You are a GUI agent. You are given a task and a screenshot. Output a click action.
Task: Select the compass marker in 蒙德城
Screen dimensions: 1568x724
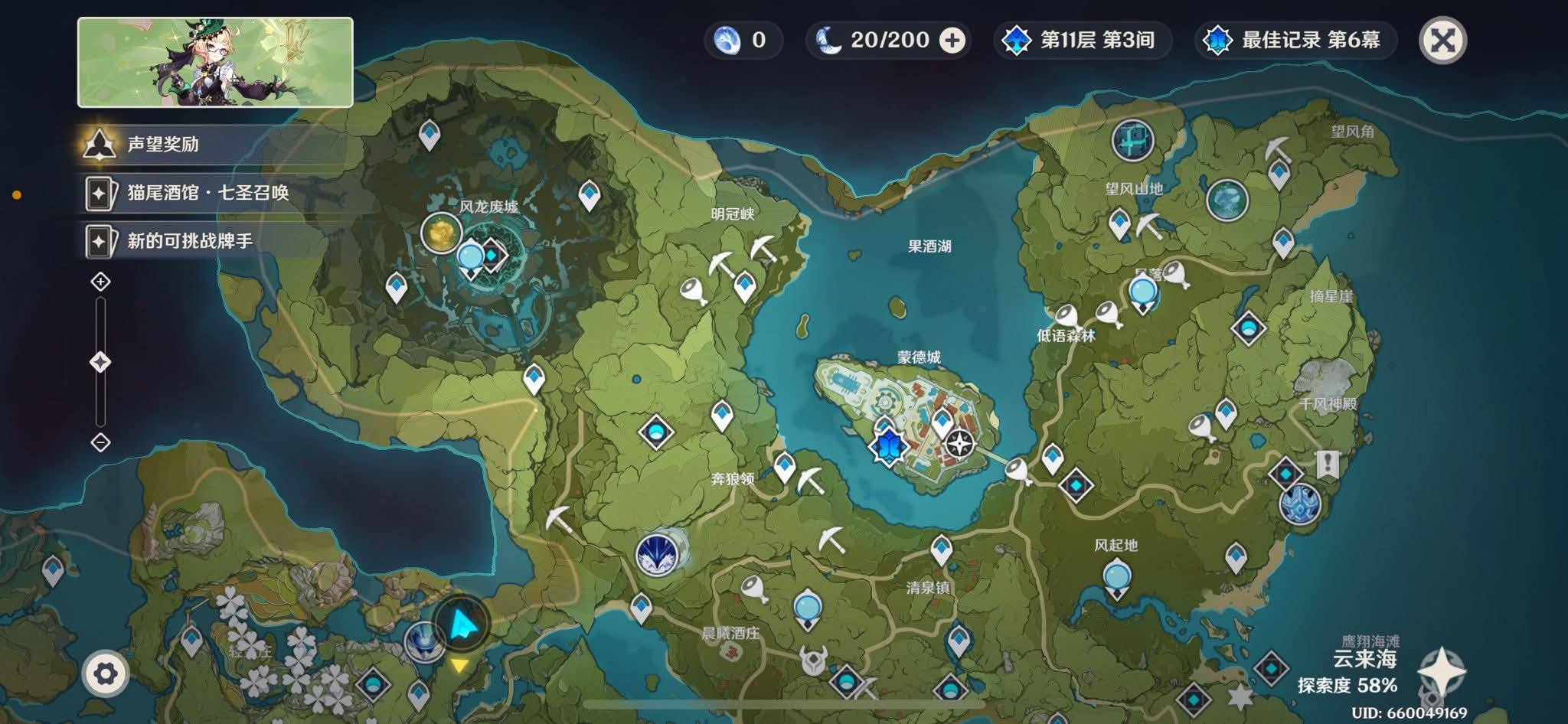(959, 443)
